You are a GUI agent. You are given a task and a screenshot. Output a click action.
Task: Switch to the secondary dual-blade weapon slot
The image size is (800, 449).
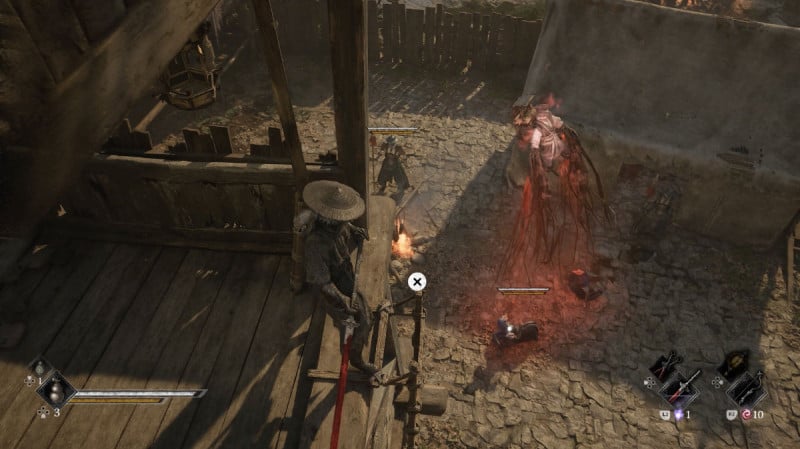(667, 364)
